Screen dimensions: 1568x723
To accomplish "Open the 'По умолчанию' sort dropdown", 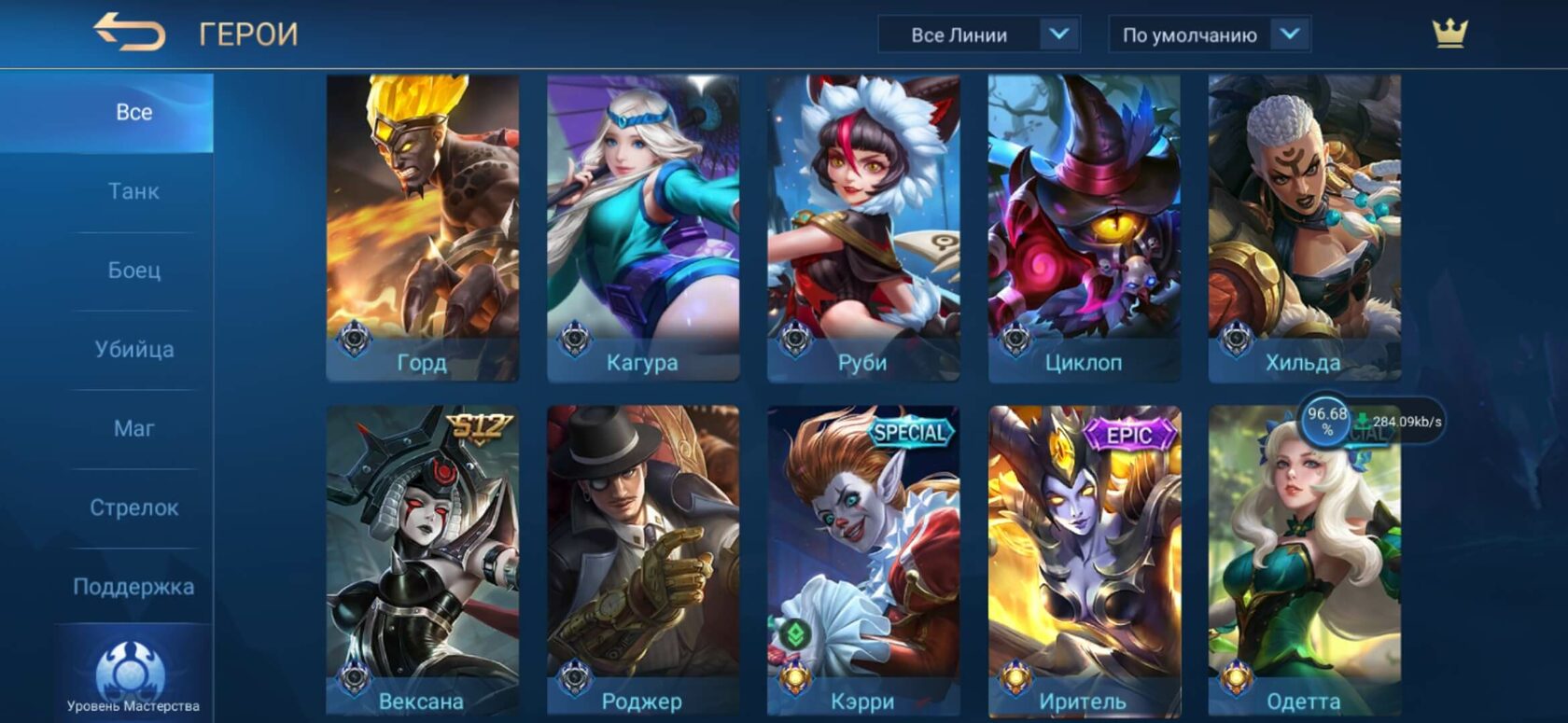I will click(x=1209, y=35).
